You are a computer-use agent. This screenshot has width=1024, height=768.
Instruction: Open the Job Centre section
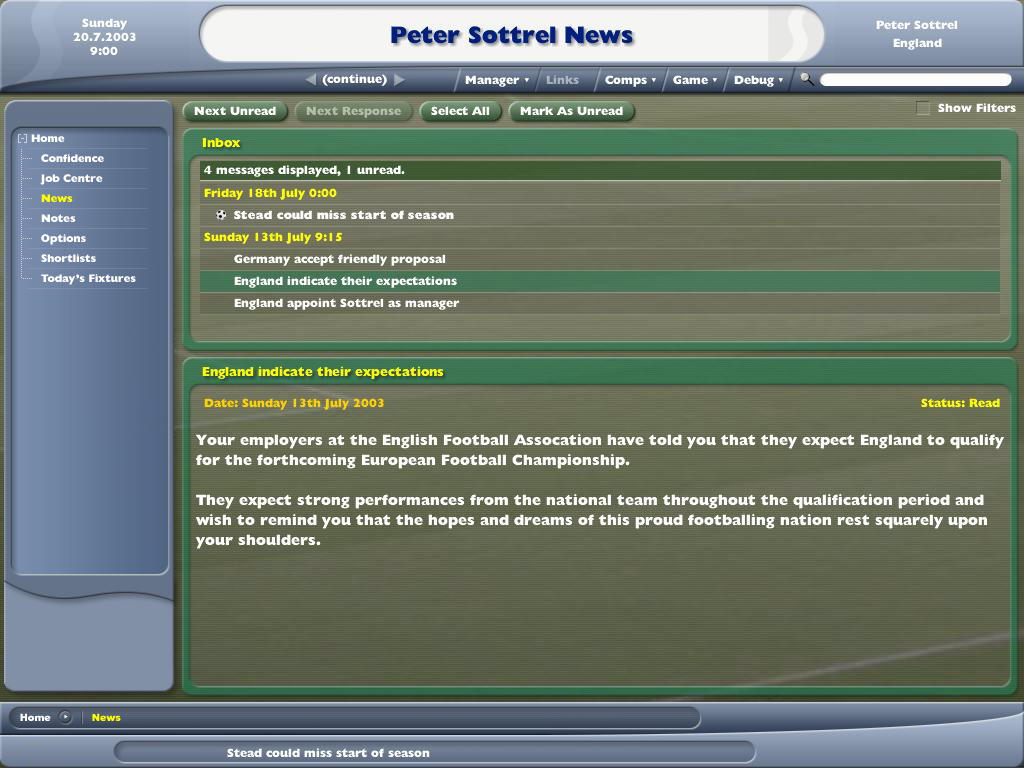(71, 178)
